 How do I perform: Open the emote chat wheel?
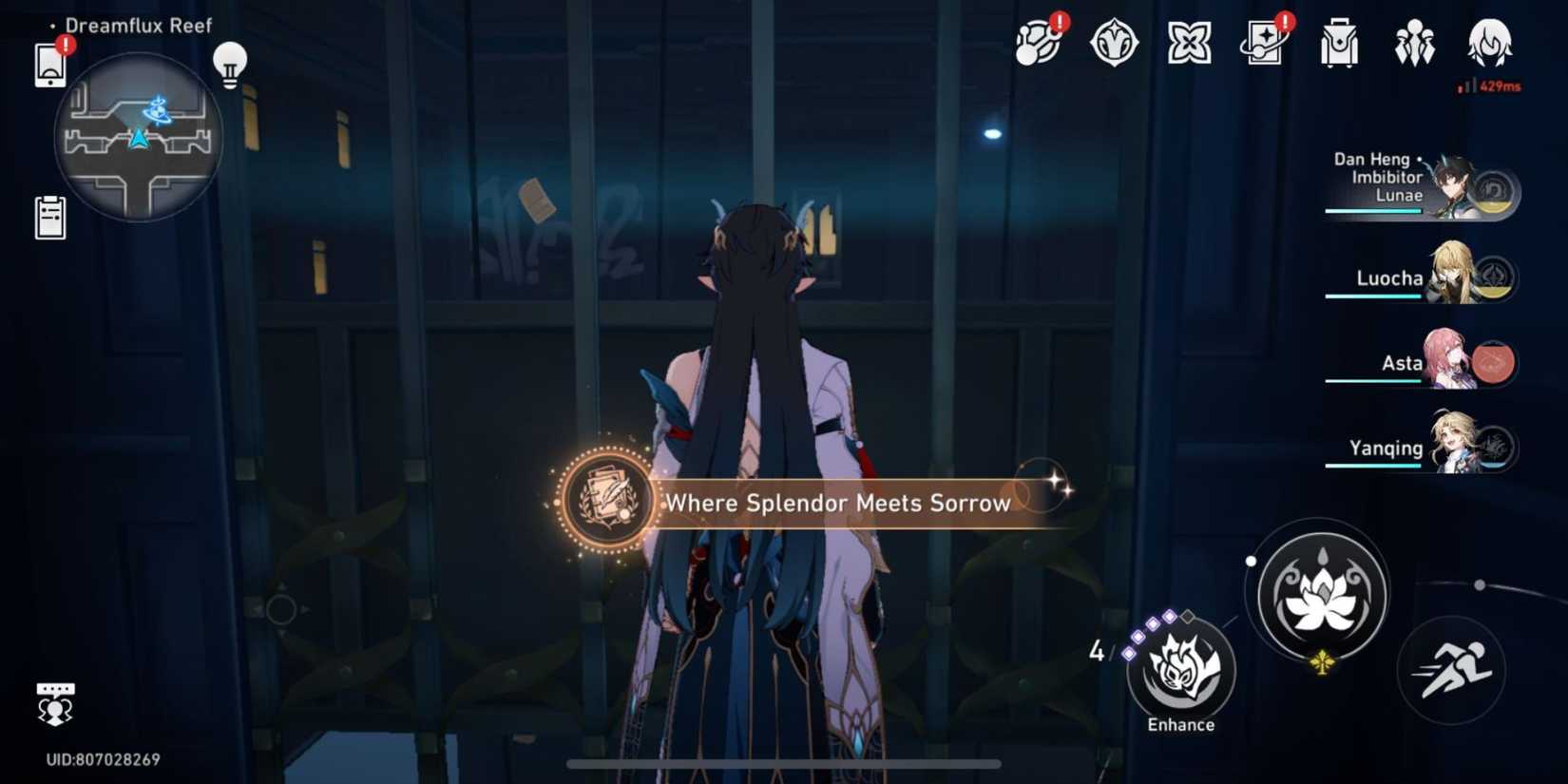click(57, 701)
